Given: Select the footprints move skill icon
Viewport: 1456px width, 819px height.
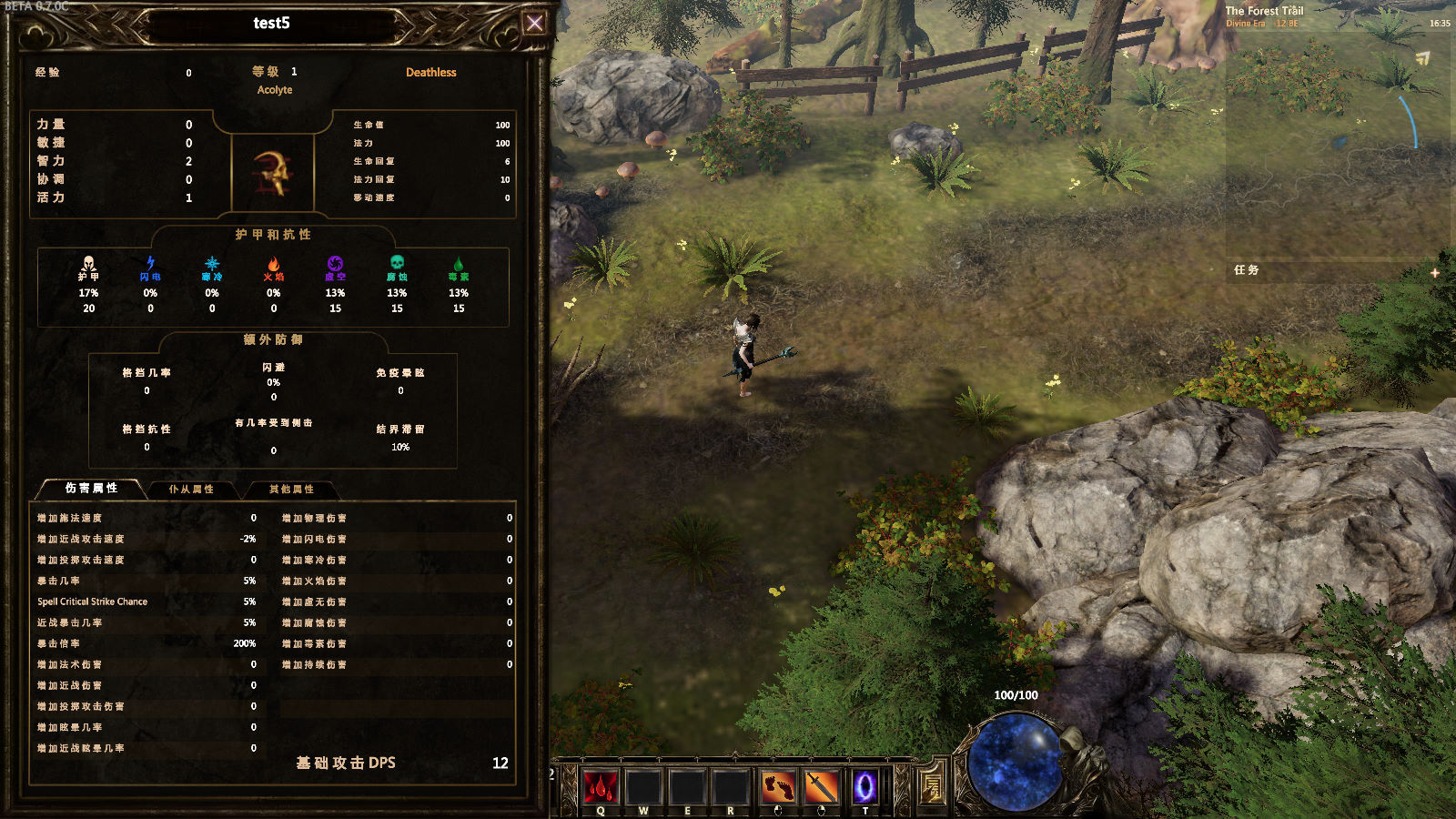Looking at the screenshot, I should [x=777, y=786].
